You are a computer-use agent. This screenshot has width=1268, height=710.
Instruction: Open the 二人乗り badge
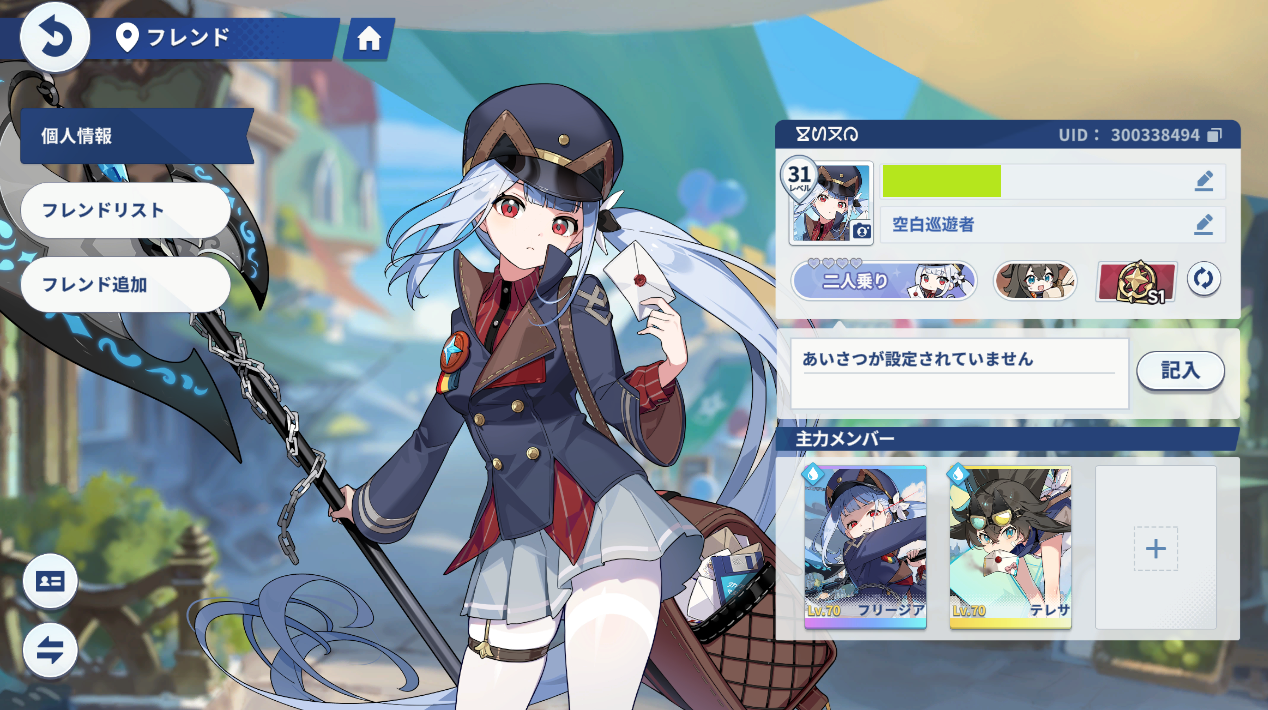[x=884, y=281]
